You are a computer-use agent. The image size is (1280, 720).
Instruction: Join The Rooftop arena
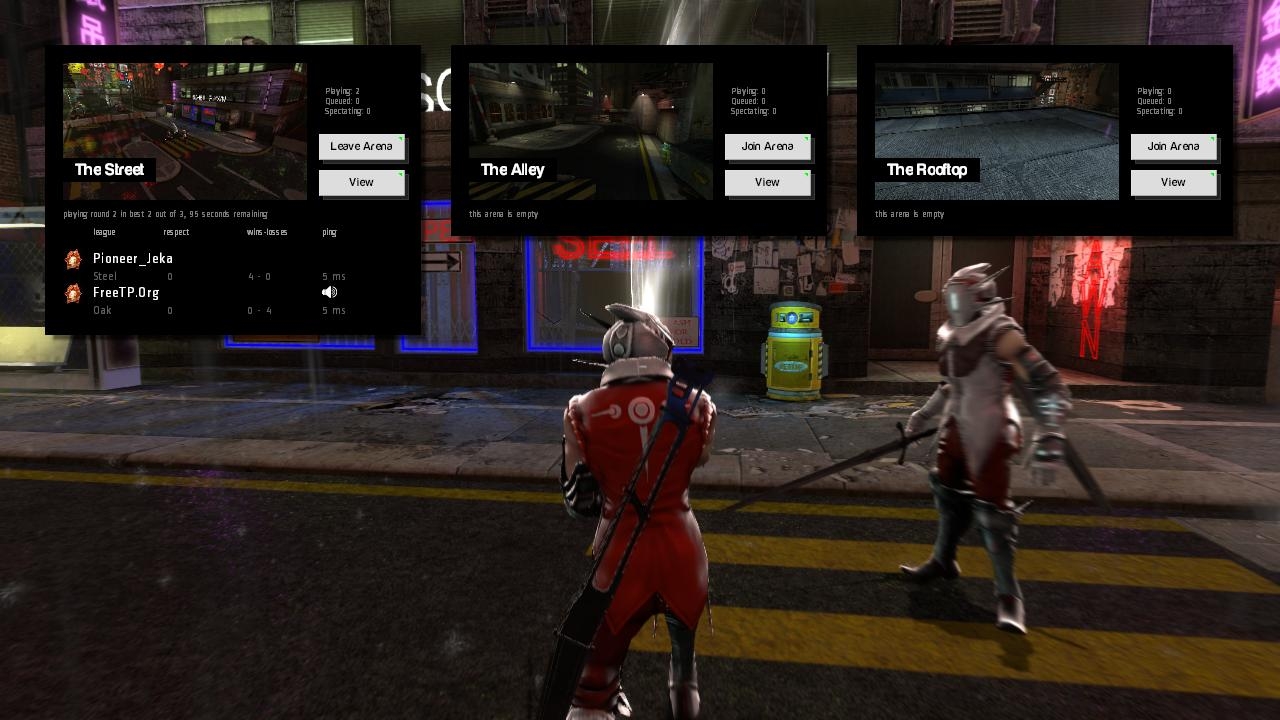click(1173, 147)
